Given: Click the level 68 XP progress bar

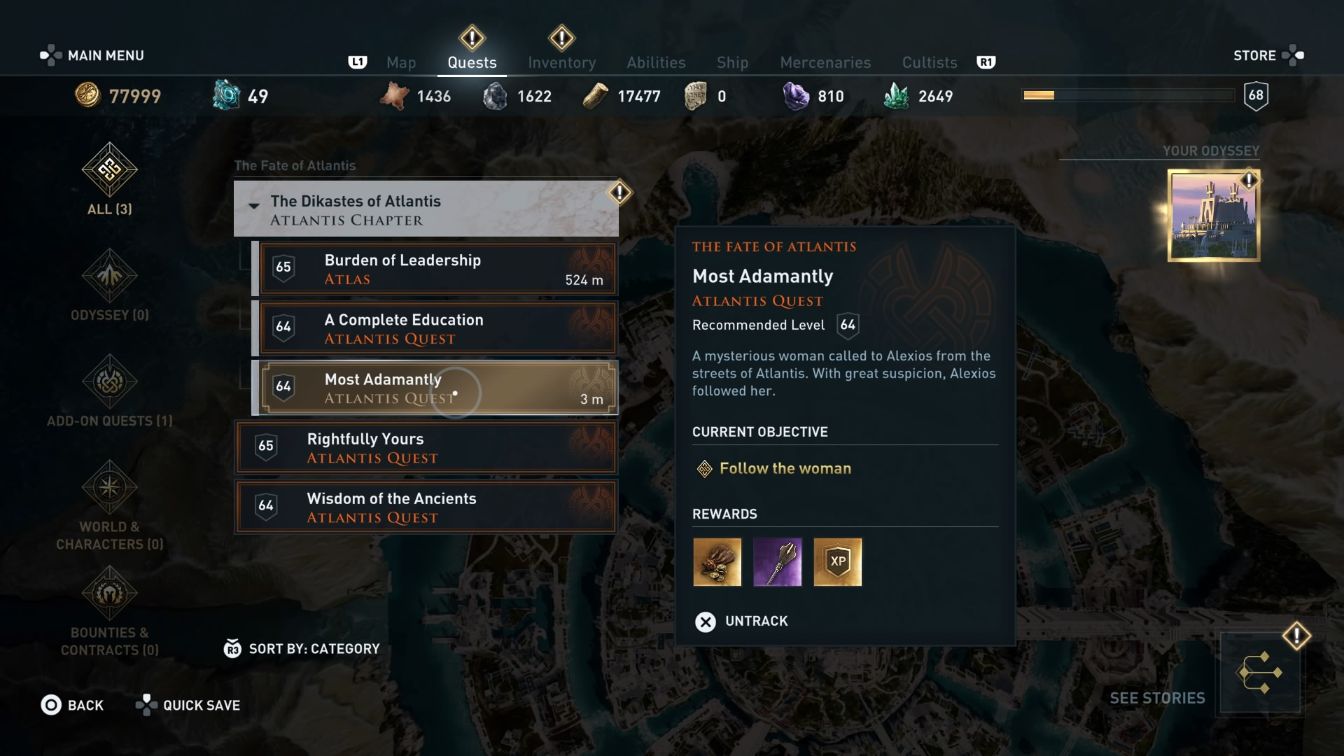Looking at the screenshot, I should click(1128, 95).
